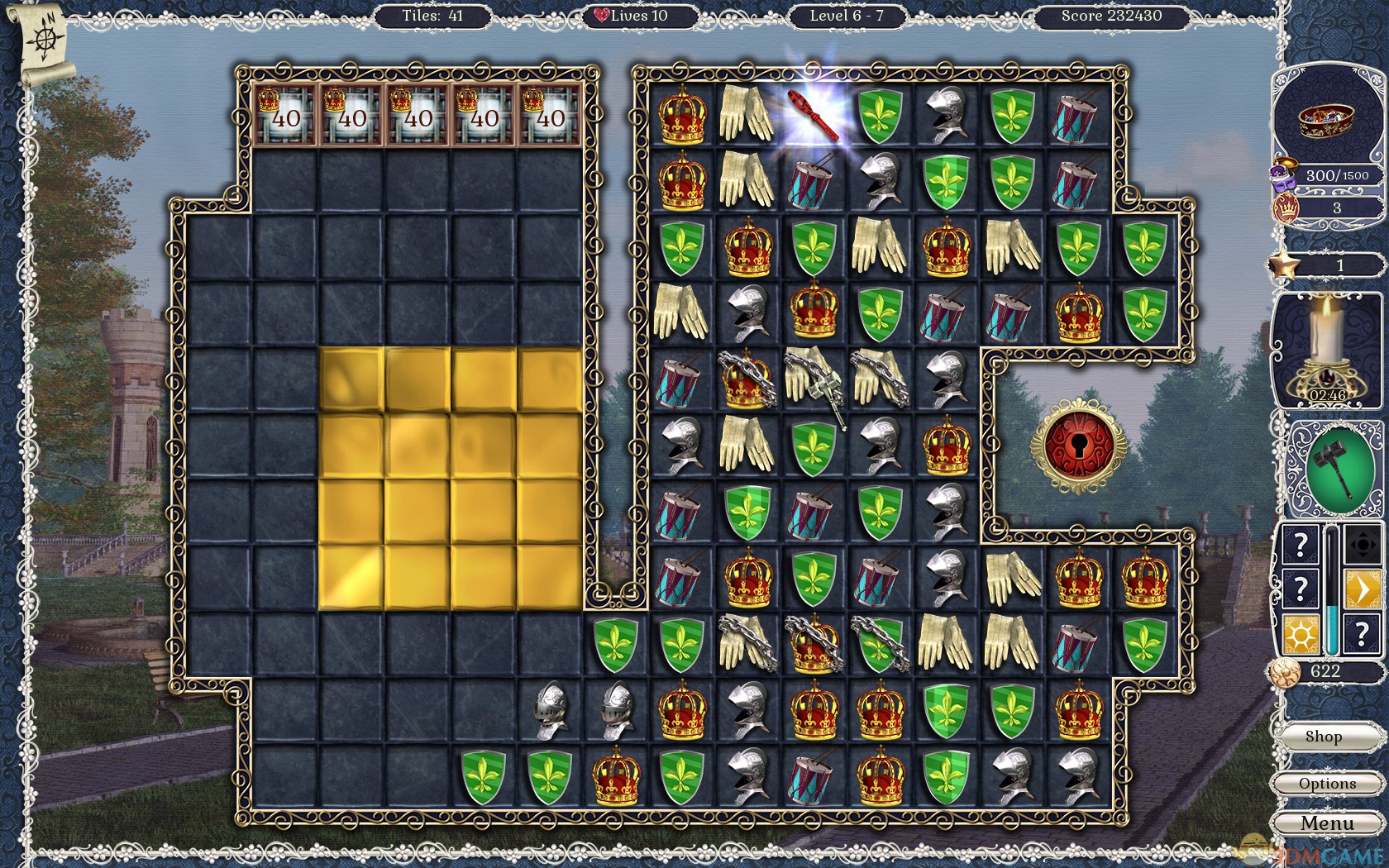Click the burning candle timer icon
Viewport: 1389px width, 868px height.
(x=1327, y=347)
